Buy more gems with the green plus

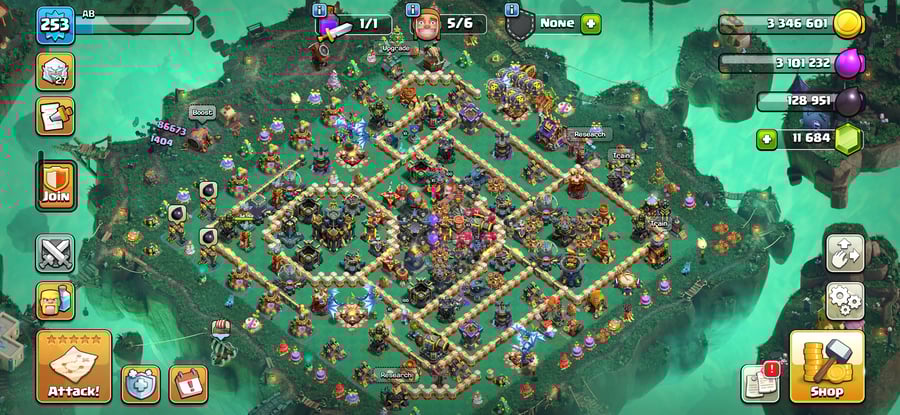[x=767, y=139]
